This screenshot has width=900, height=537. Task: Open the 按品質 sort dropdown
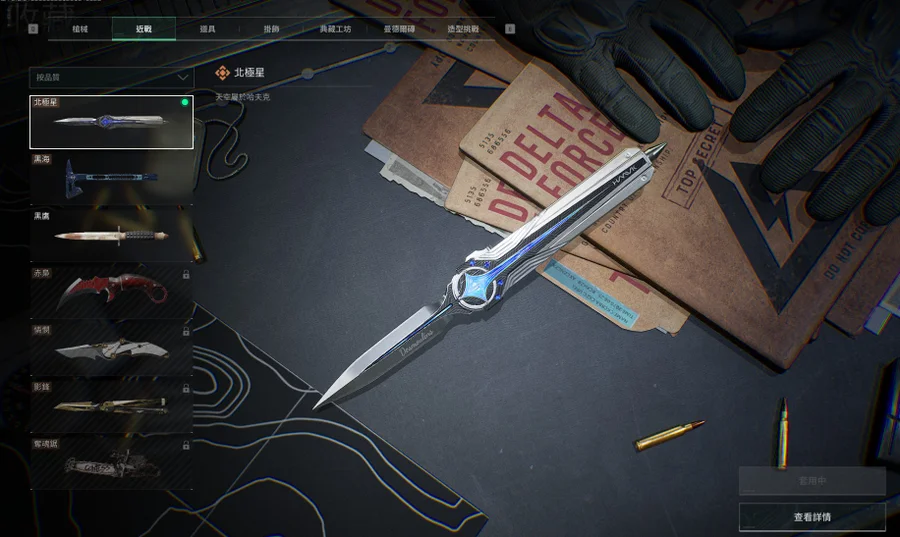click(111, 76)
